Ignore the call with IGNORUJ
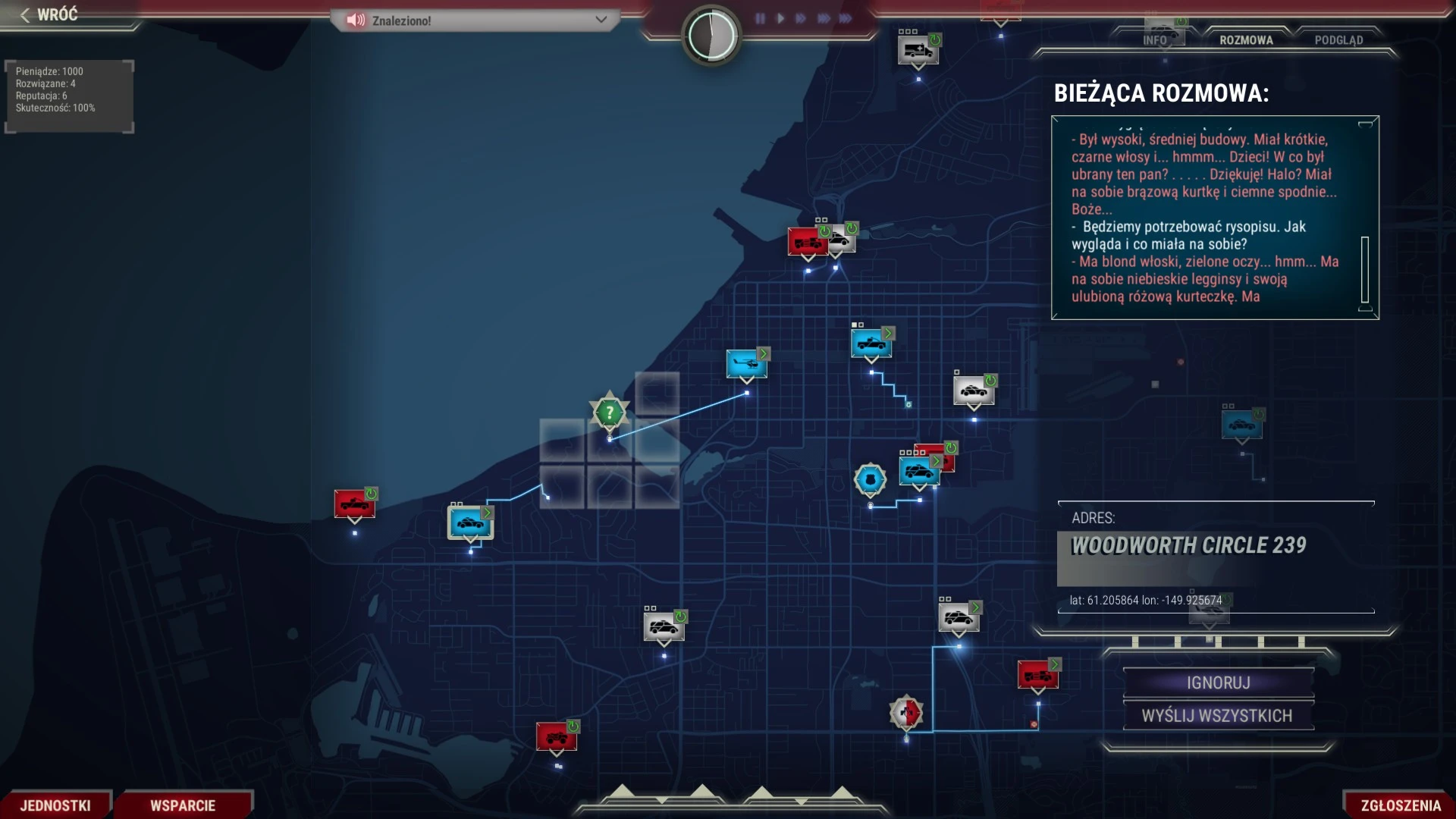Viewport: 1456px width, 819px height. pos(1218,682)
